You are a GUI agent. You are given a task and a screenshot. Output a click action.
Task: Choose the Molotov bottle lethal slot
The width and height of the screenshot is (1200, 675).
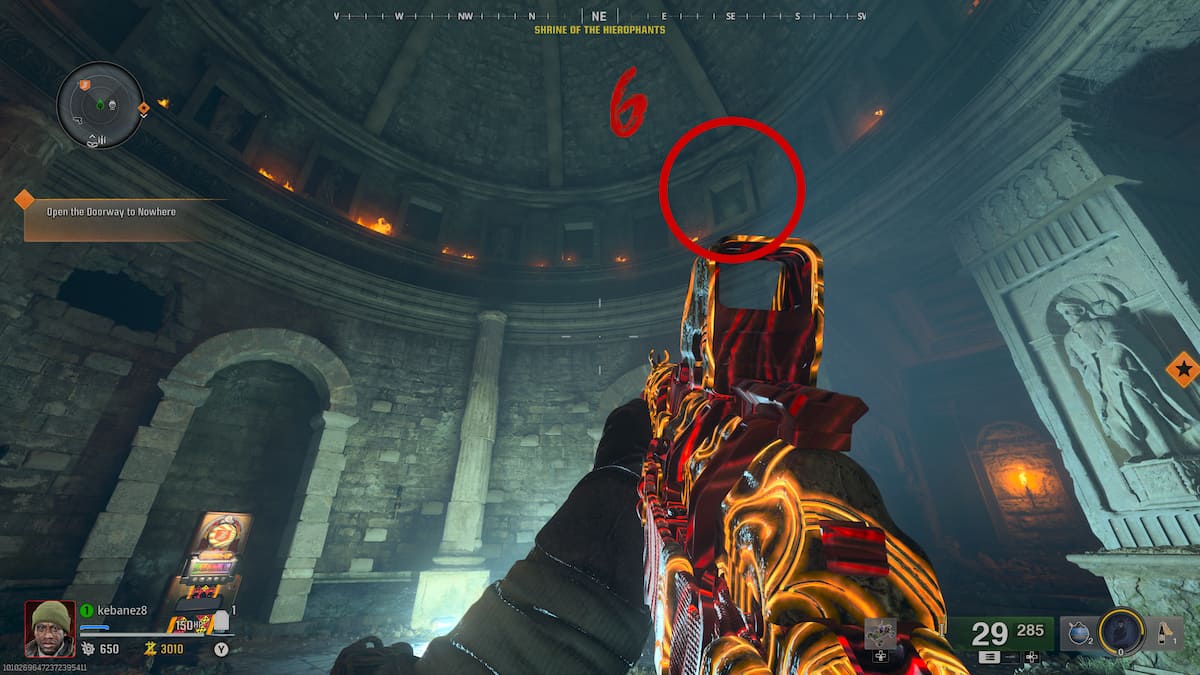click(x=1165, y=632)
